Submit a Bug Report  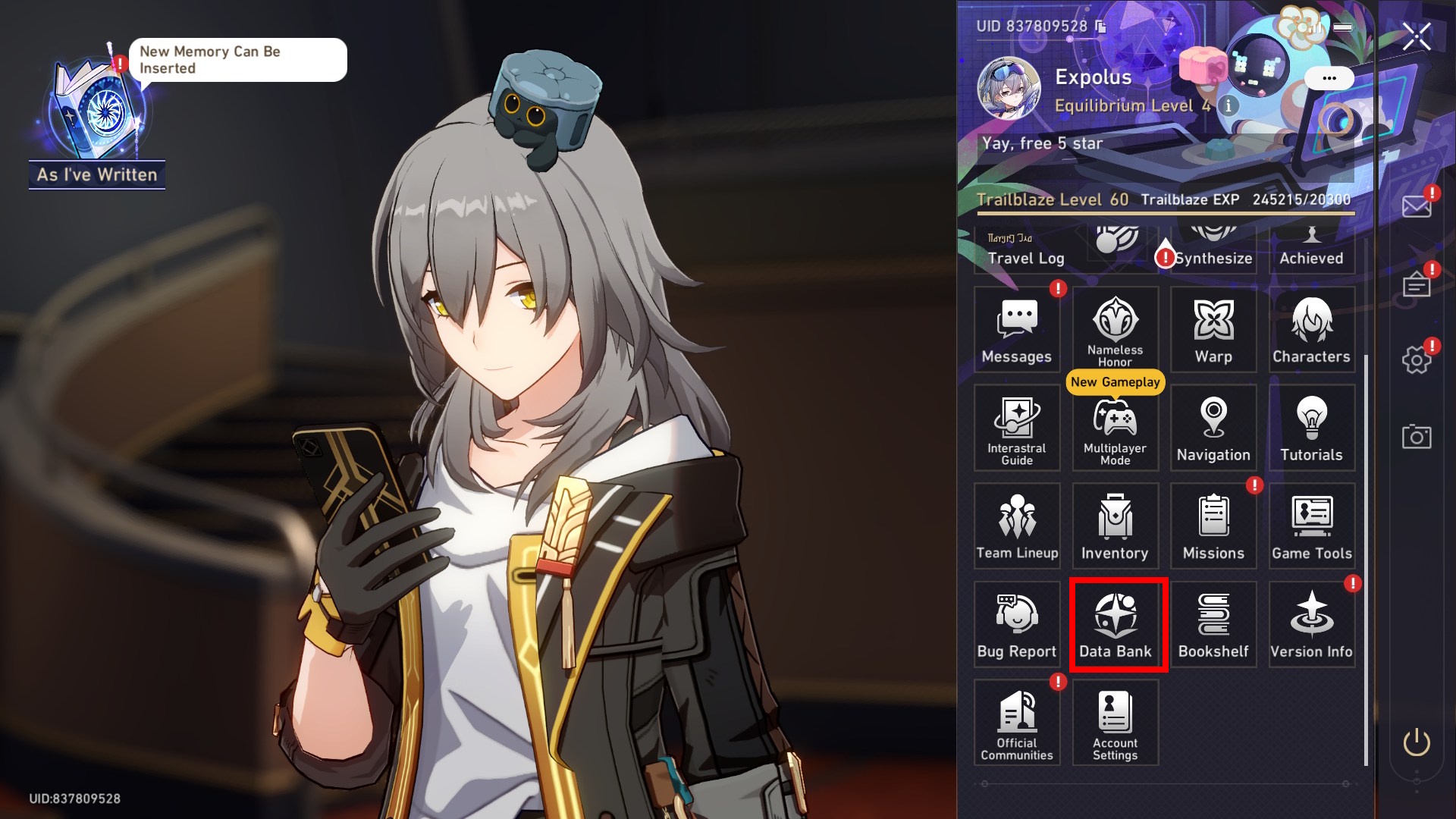tap(1017, 622)
